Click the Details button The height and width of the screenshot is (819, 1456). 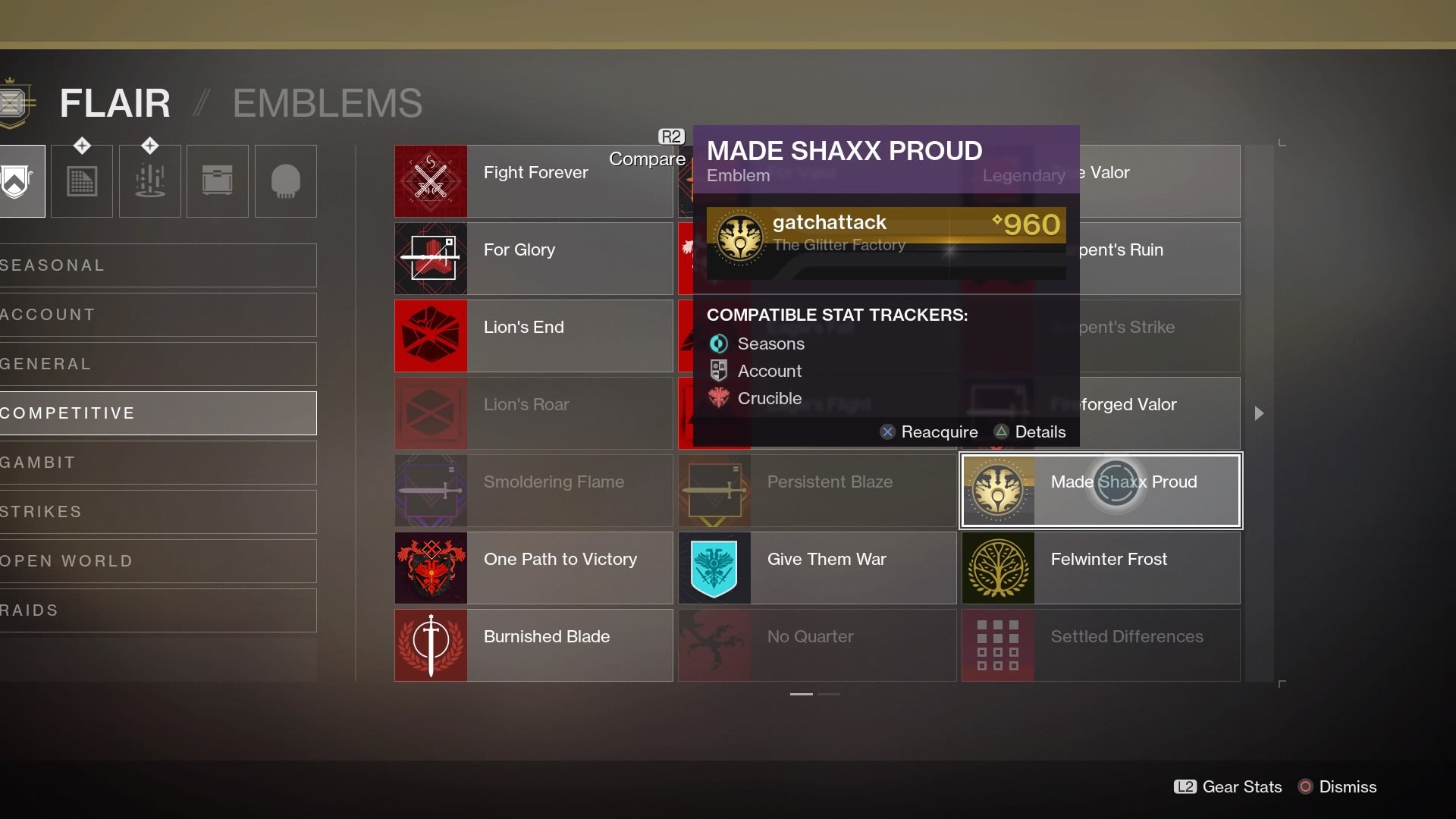pos(1029,431)
